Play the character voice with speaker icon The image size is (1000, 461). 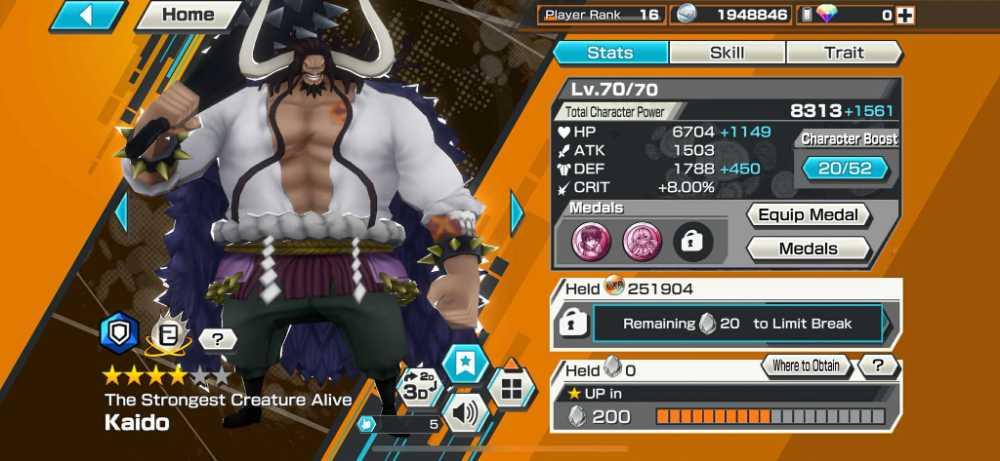click(x=464, y=411)
